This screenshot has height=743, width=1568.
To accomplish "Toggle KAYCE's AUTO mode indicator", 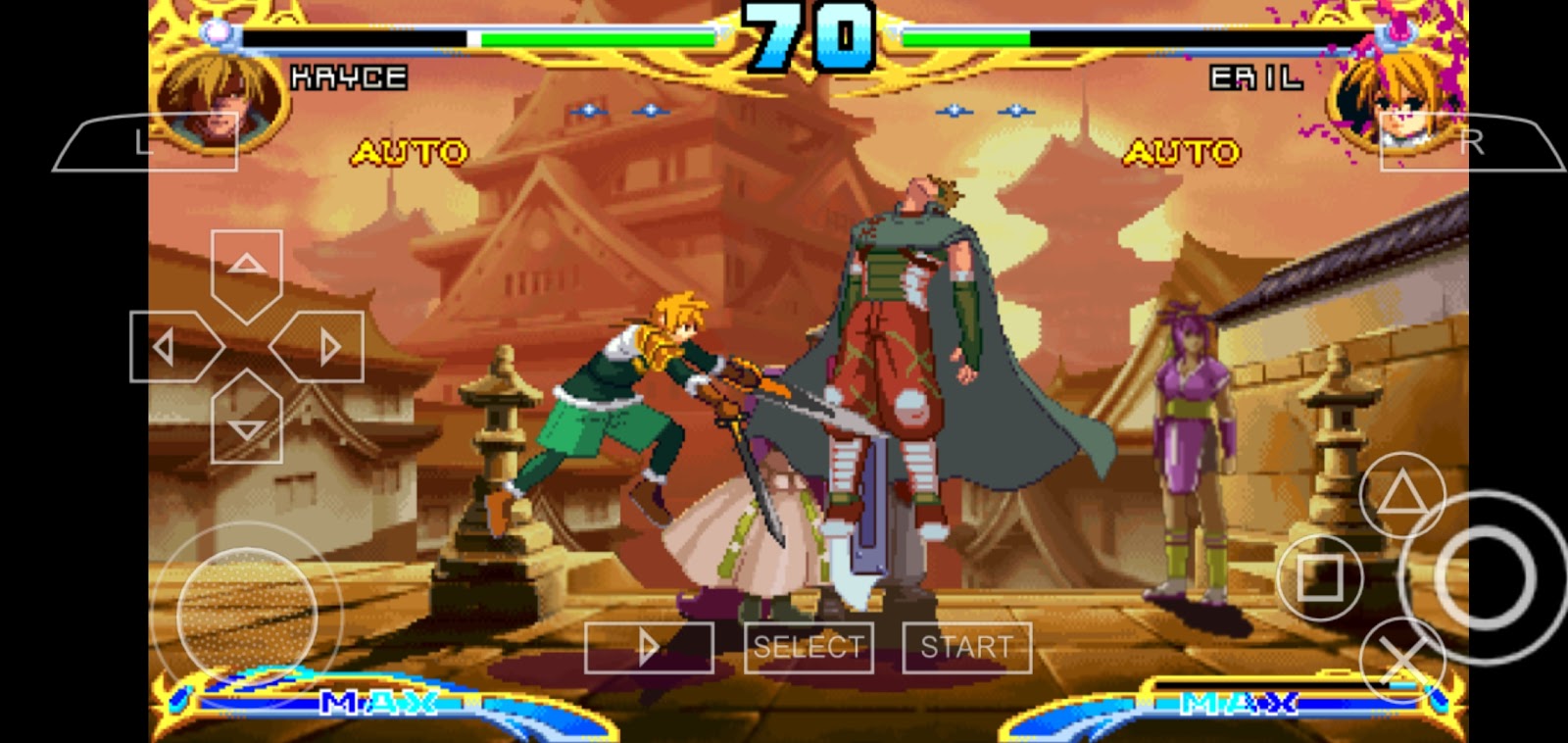I will pyautogui.click(x=409, y=152).
